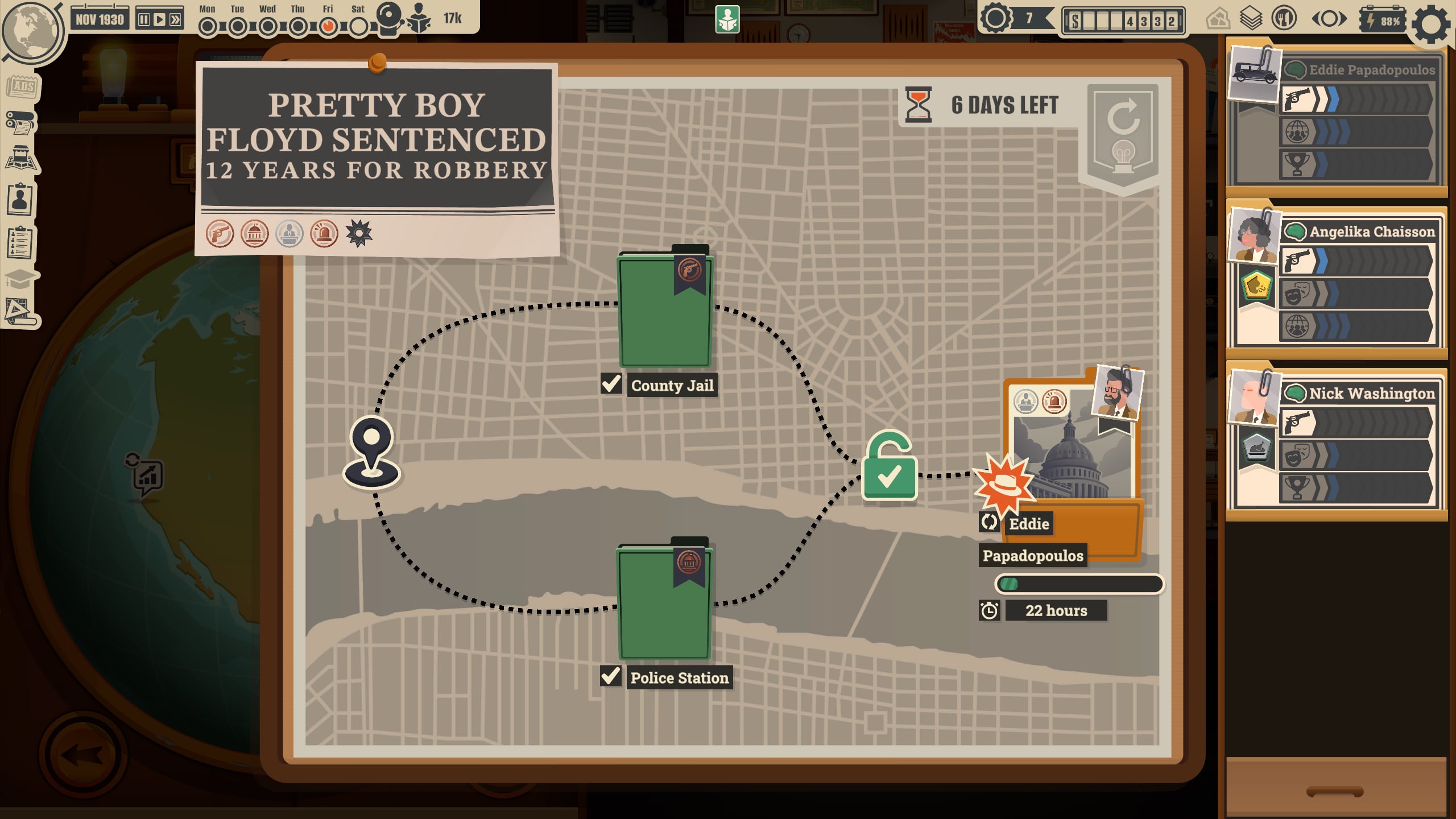
Task: Toggle the eye view icon
Action: pos(1329,20)
